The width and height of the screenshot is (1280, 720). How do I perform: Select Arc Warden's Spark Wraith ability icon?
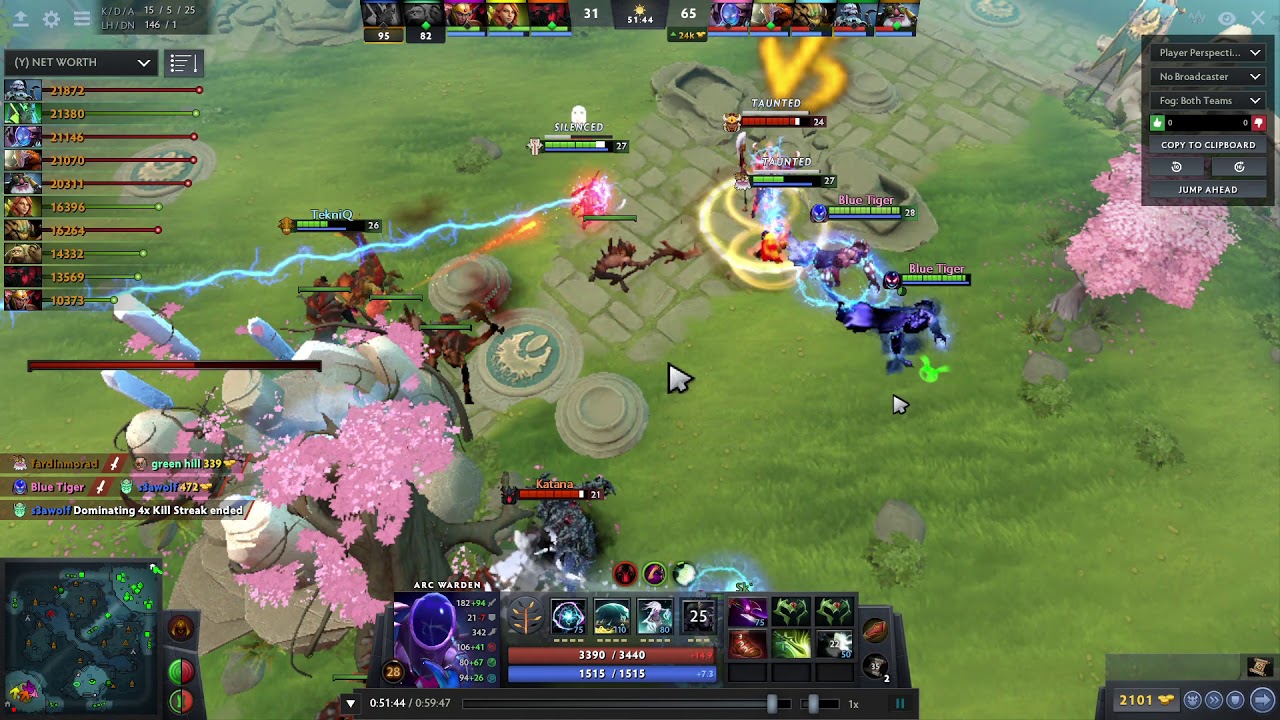click(654, 616)
